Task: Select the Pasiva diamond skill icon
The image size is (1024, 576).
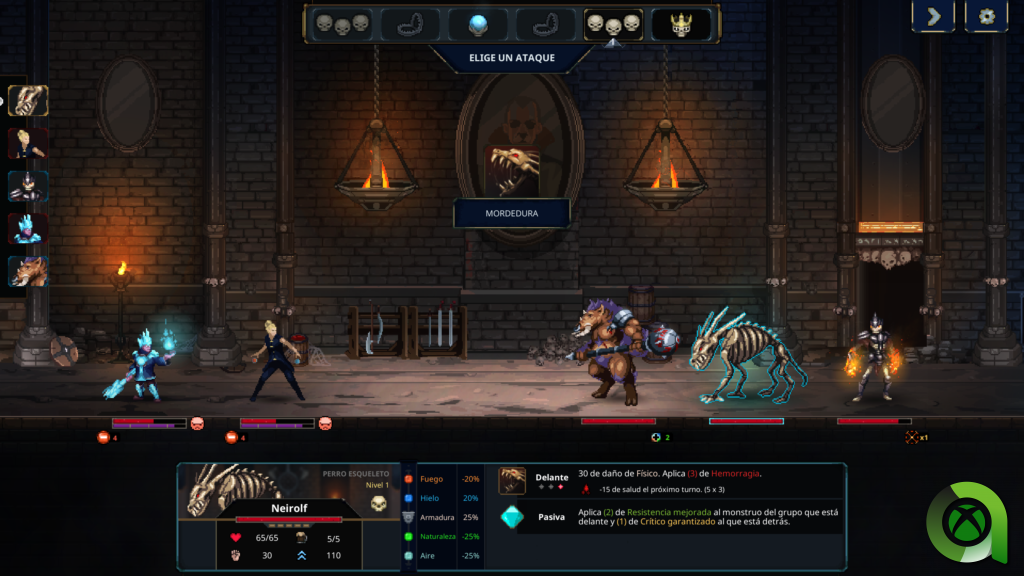Action: 512,517
